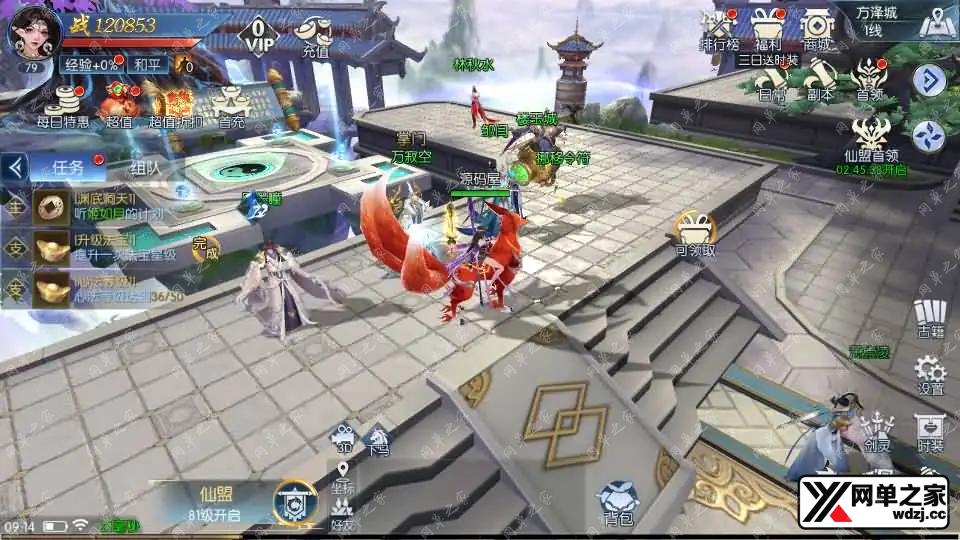Open the 背包 bag inventory
The image size is (960, 540).
tap(617, 500)
